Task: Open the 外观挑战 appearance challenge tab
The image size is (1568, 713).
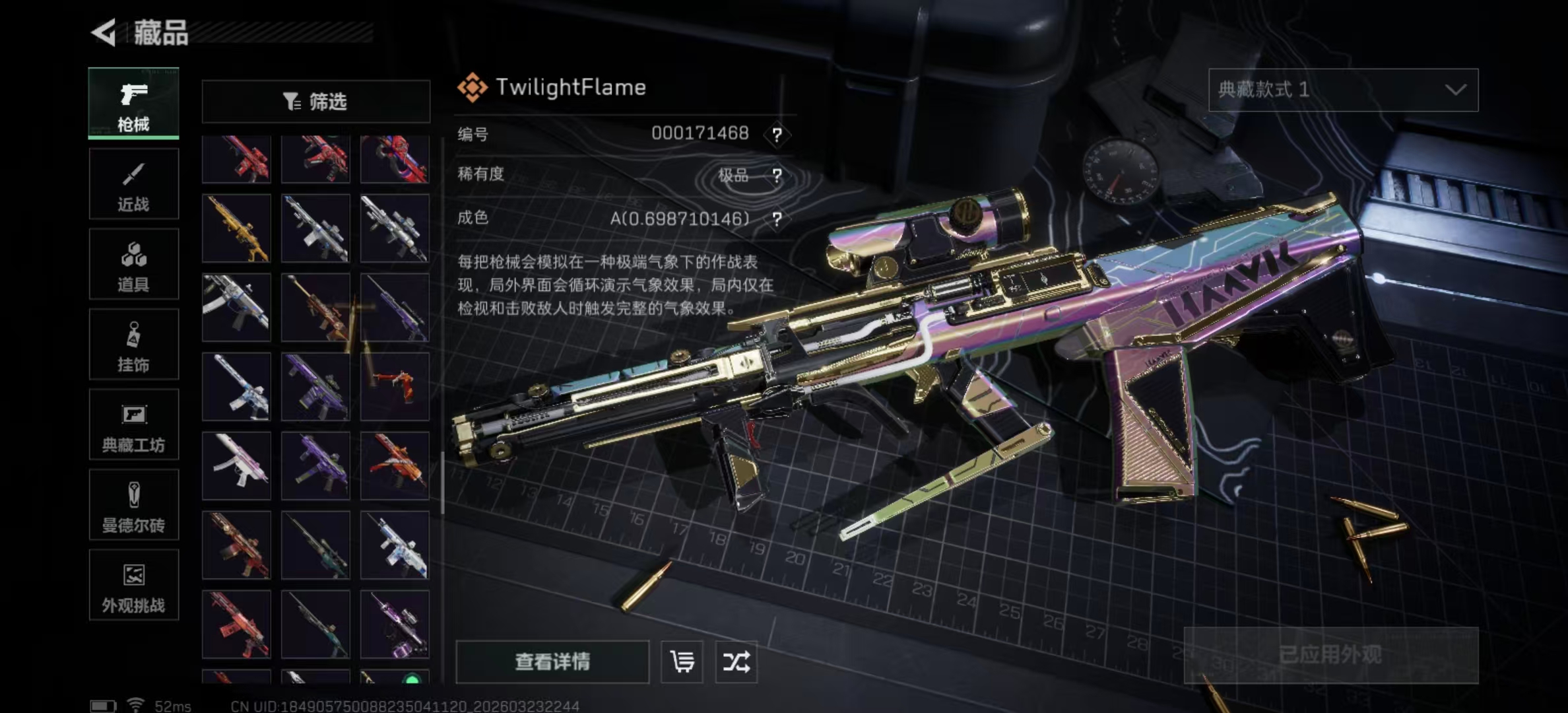Action: (x=133, y=586)
